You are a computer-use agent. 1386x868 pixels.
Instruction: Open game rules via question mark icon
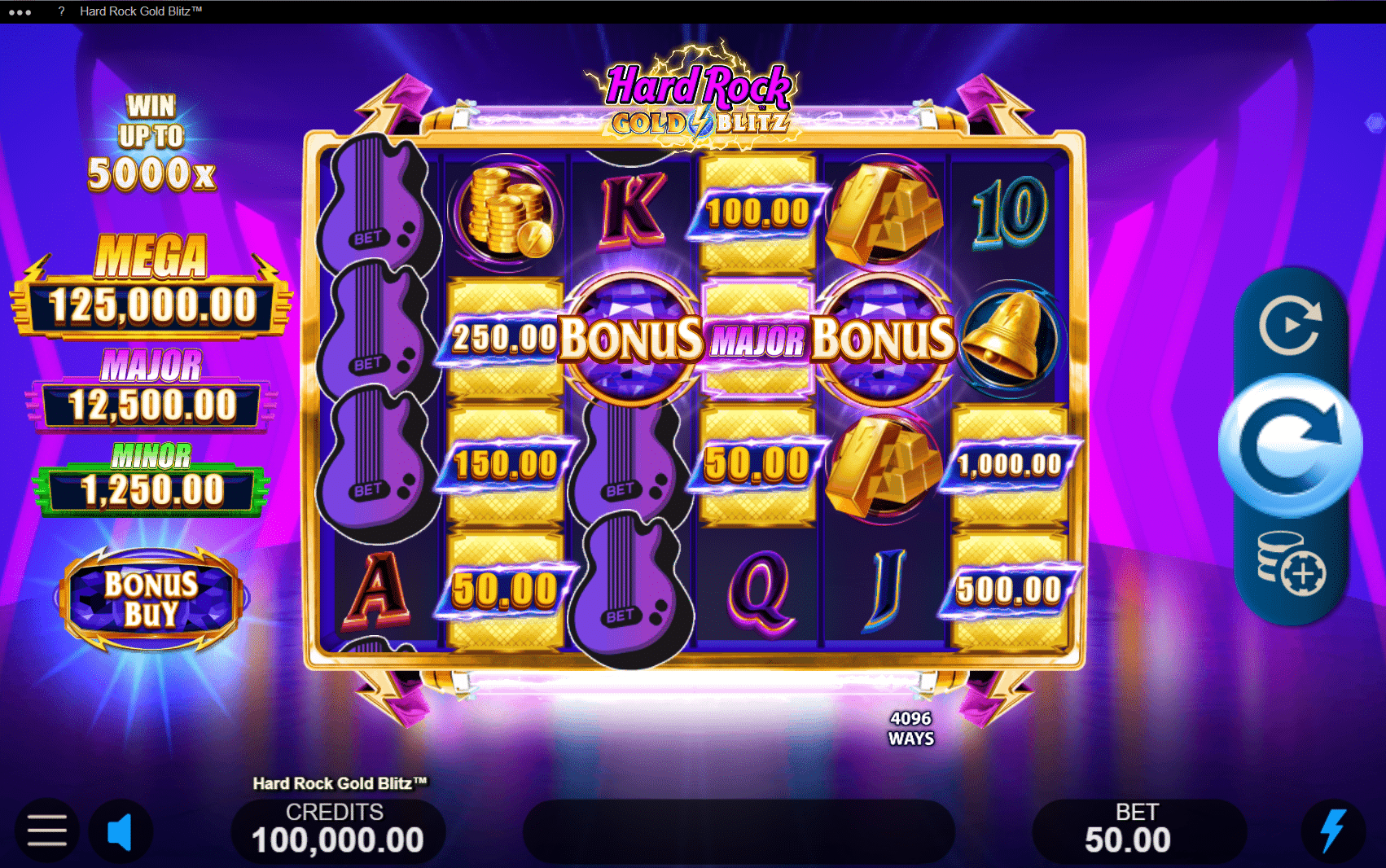[59, 11]
